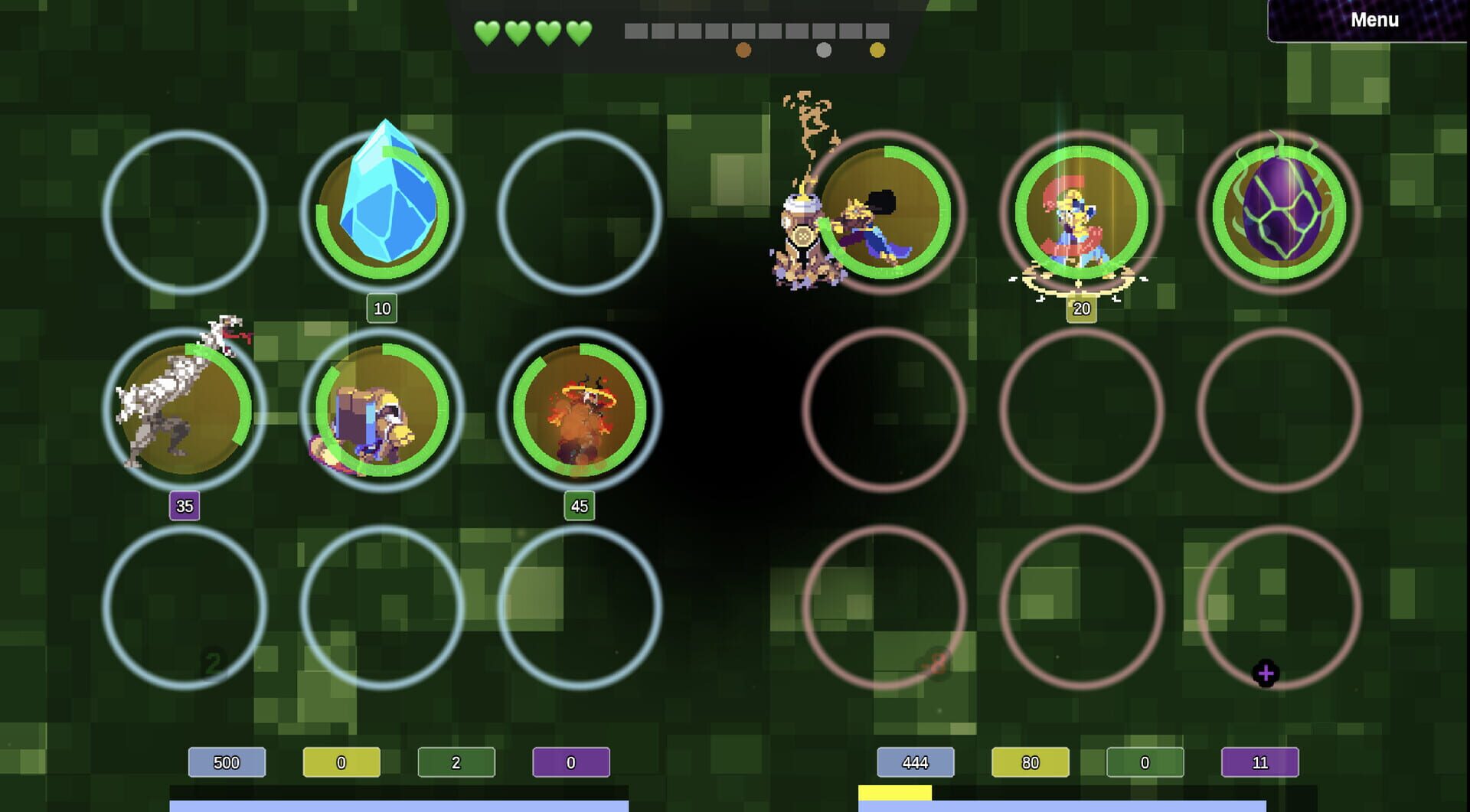Toggle the silver dot on round tracker
The height and width of the screenshot is (812, 1470).
tap(824, 52)
